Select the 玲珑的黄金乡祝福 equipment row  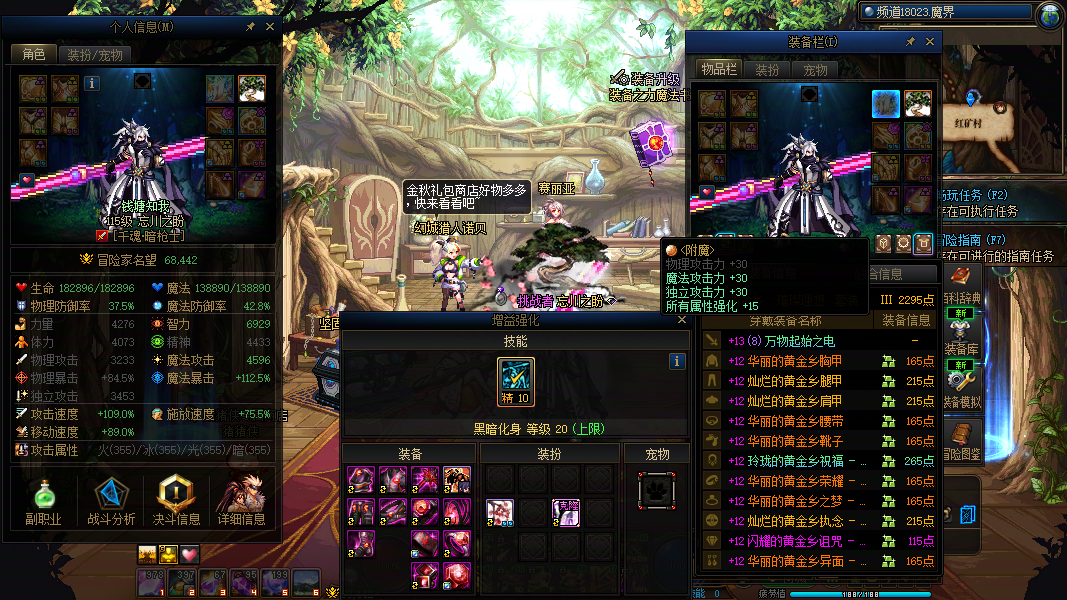click(790, 461)
